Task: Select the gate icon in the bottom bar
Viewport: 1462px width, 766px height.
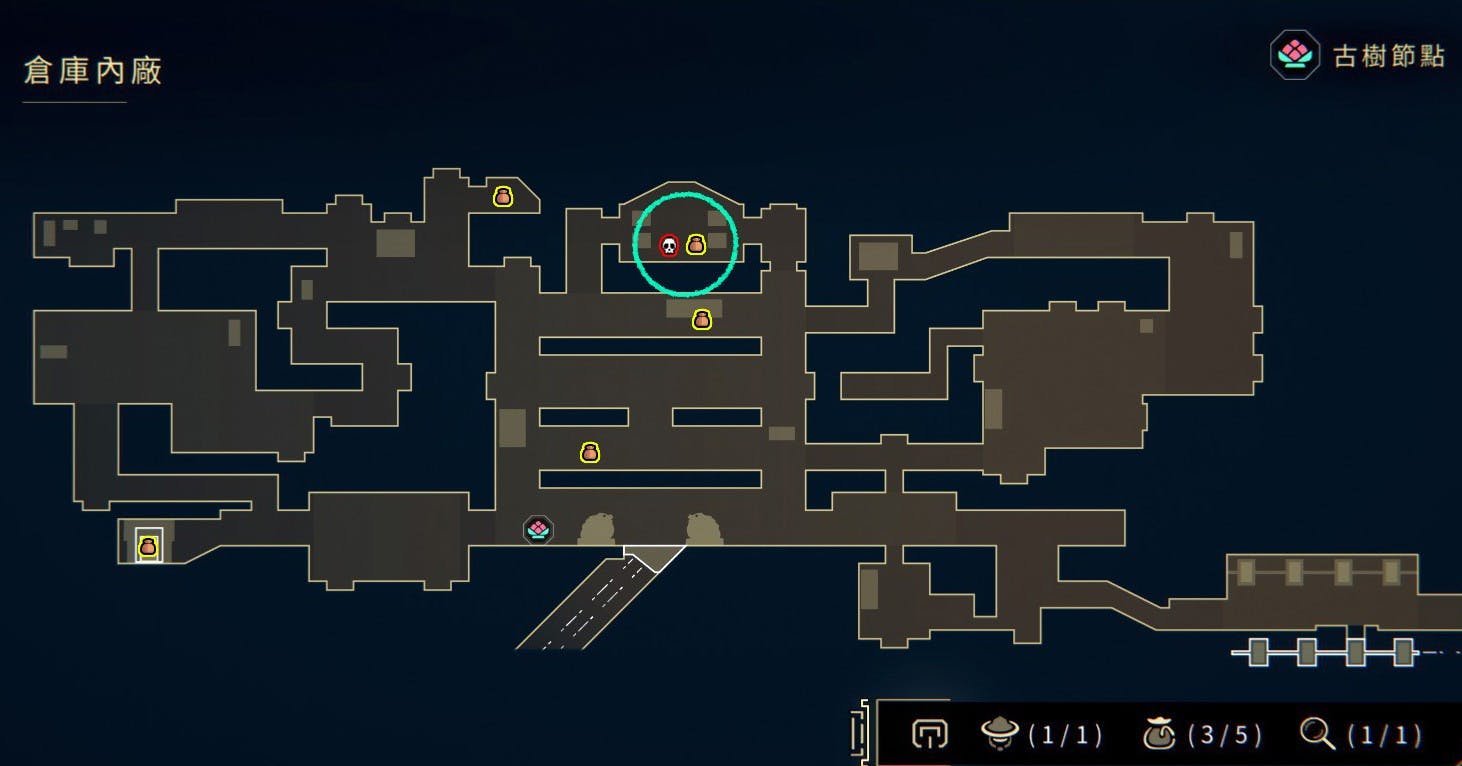Action: pos(929,735)
